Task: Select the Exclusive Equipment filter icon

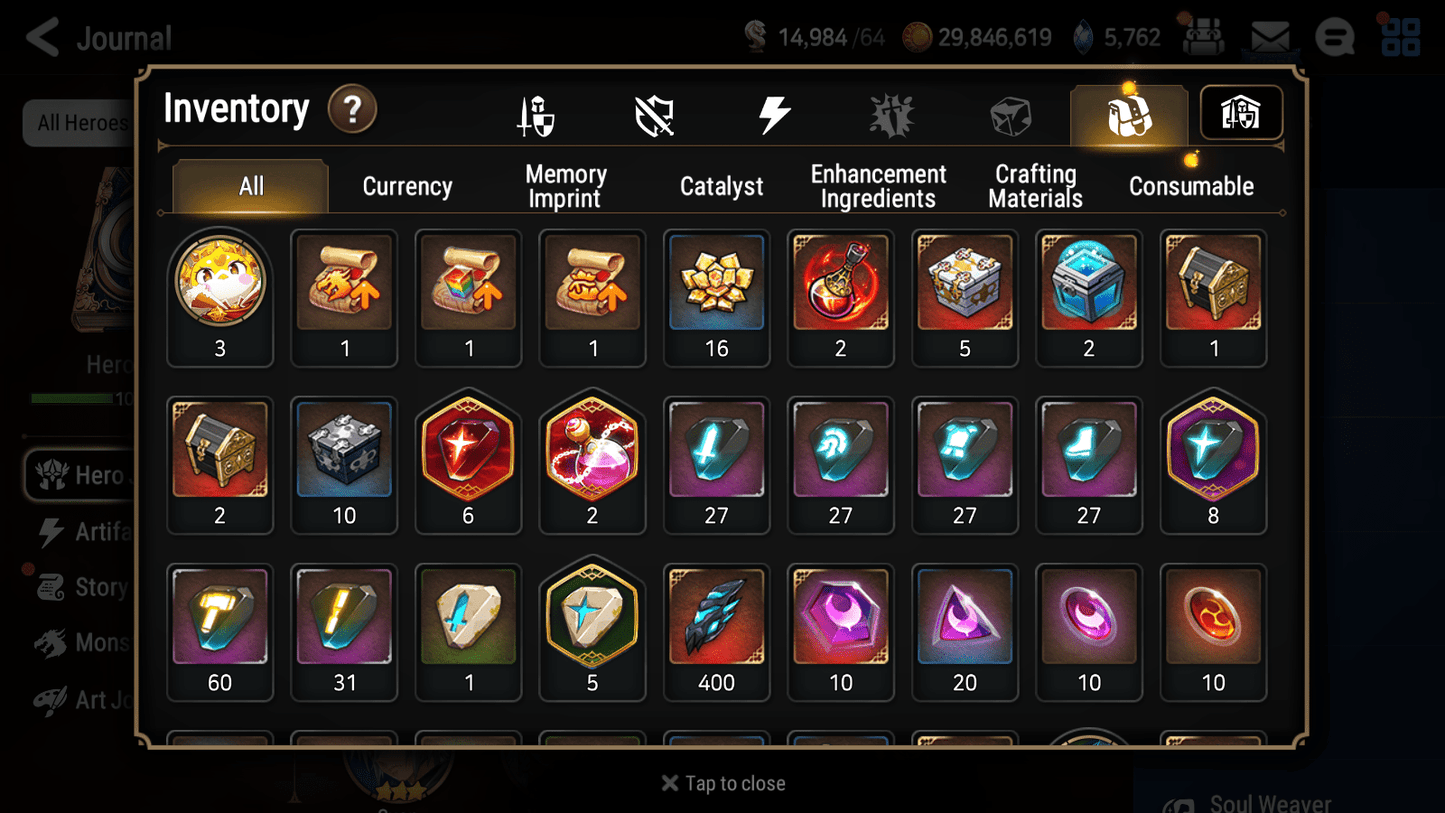Action: (655, 113)
